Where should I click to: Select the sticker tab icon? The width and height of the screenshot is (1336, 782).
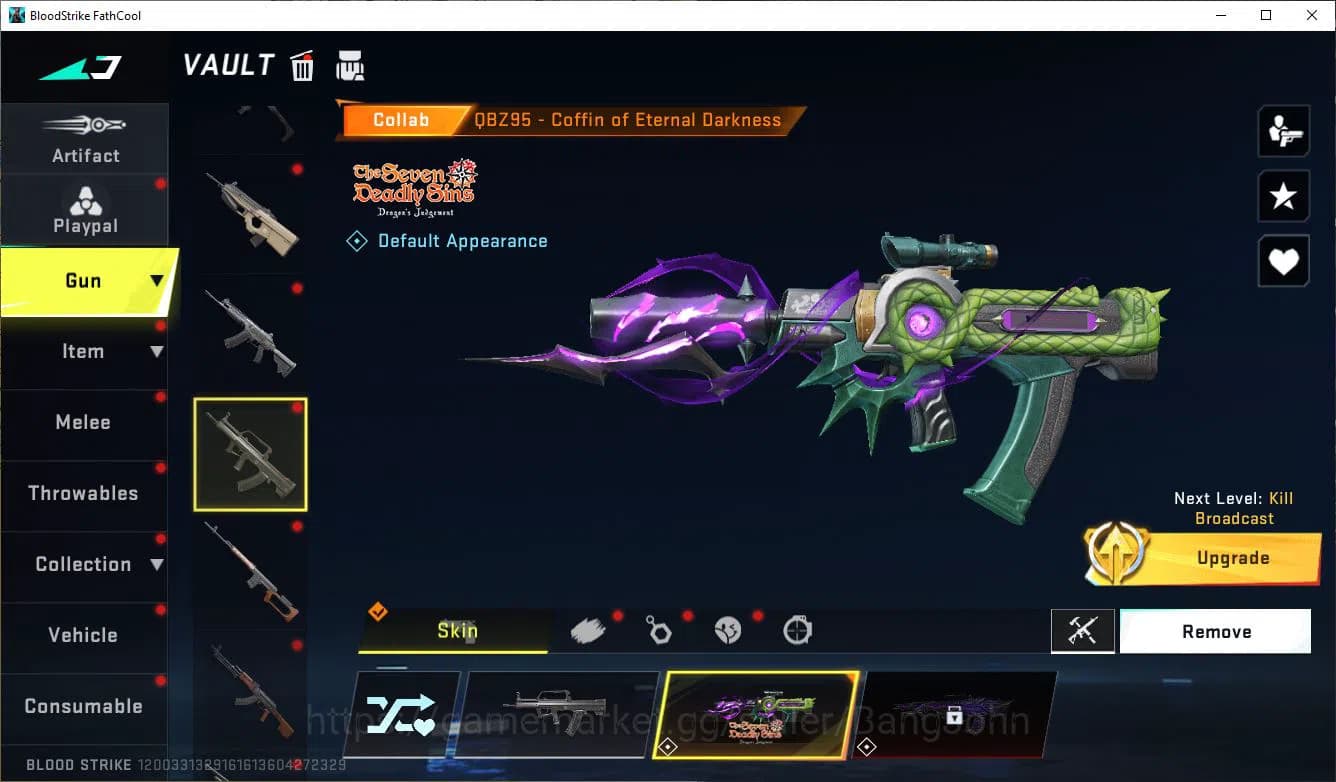[x=728, y=630]
